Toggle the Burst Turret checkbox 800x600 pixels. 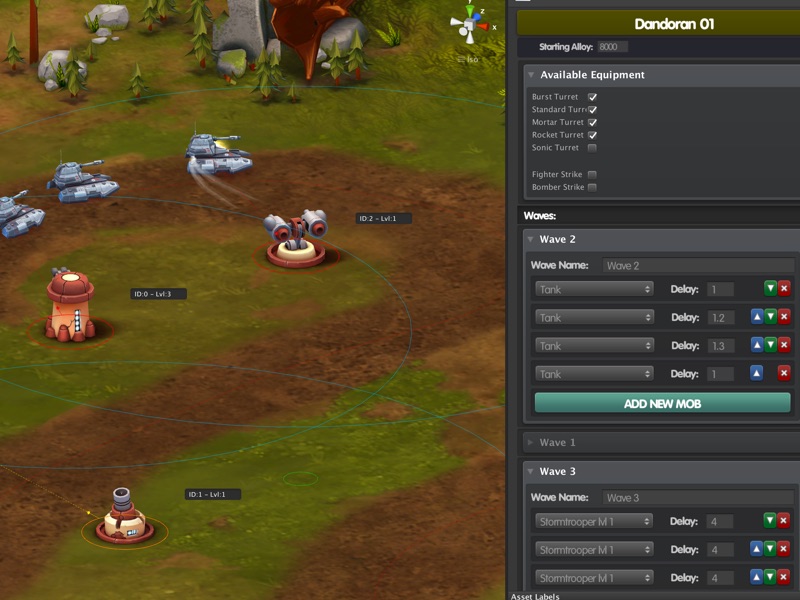[x=592, y=97]
